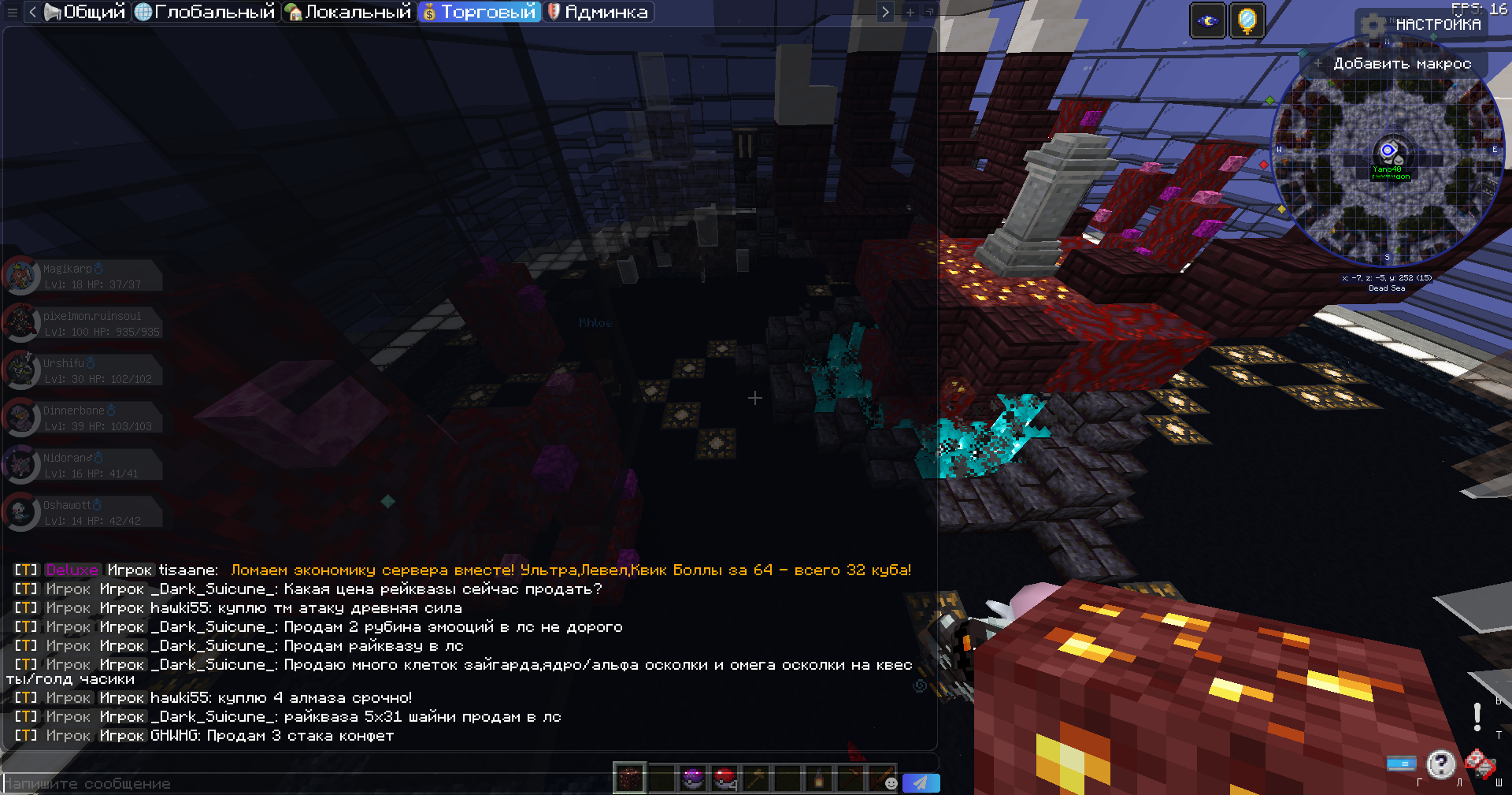Click the right arrow after chat tabs
This screenshot has height=795, width=1512.
885,12
